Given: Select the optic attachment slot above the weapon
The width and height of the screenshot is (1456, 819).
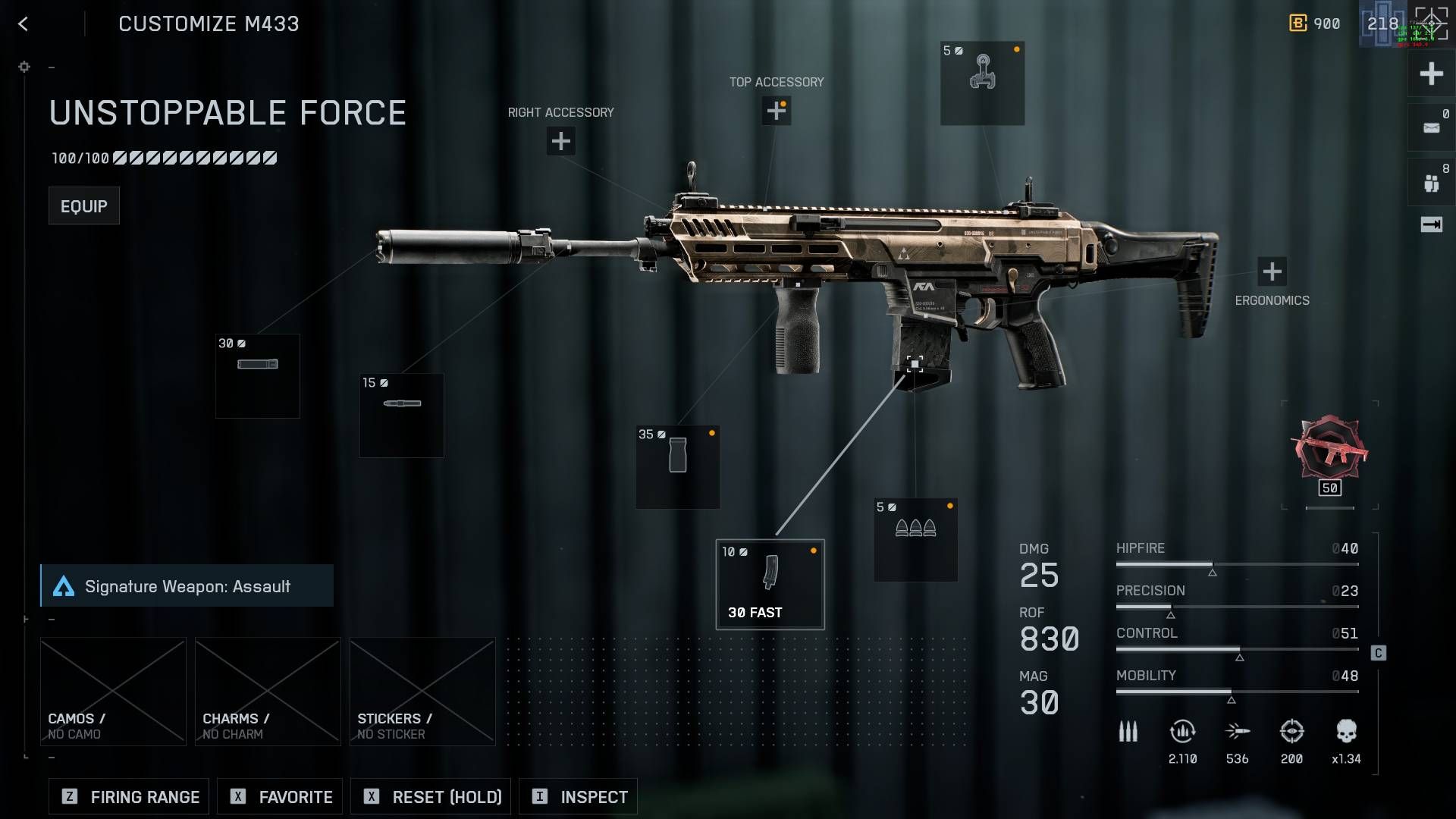Looking at the screenshot, I should click(983, 83).
